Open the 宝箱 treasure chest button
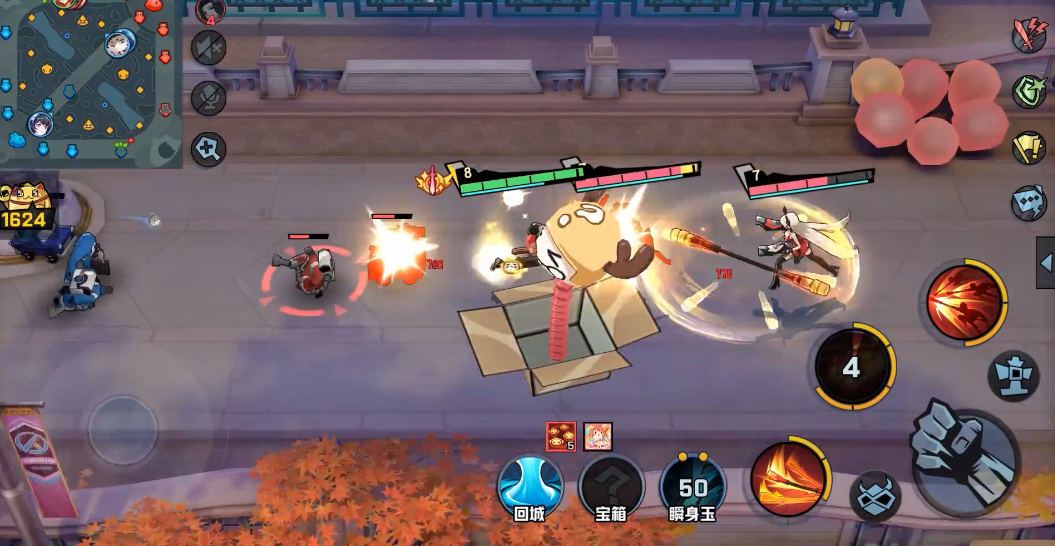Image resolution: width=1055 pixels, height=546 pixels. click(610, 486)
